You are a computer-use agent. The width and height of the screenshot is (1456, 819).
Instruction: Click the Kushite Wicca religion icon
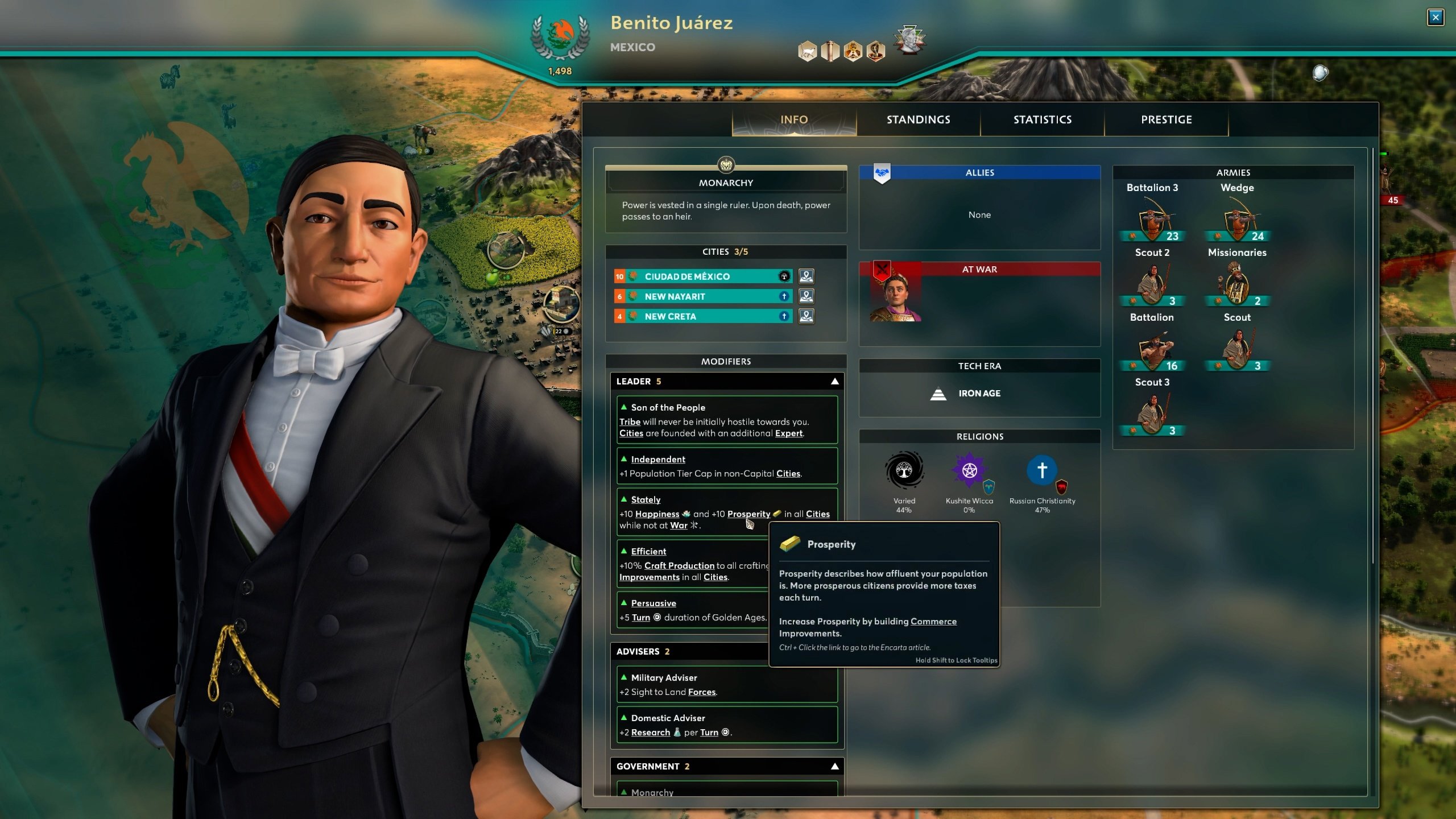969,470
